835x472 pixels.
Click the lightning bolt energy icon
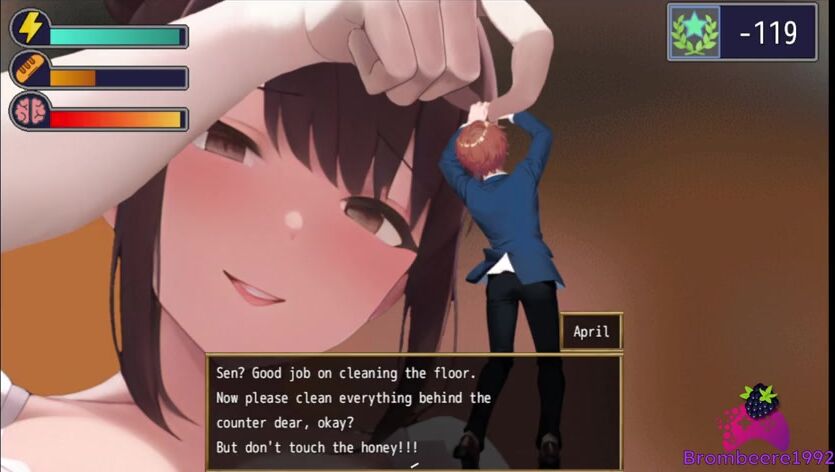point(30,28)
